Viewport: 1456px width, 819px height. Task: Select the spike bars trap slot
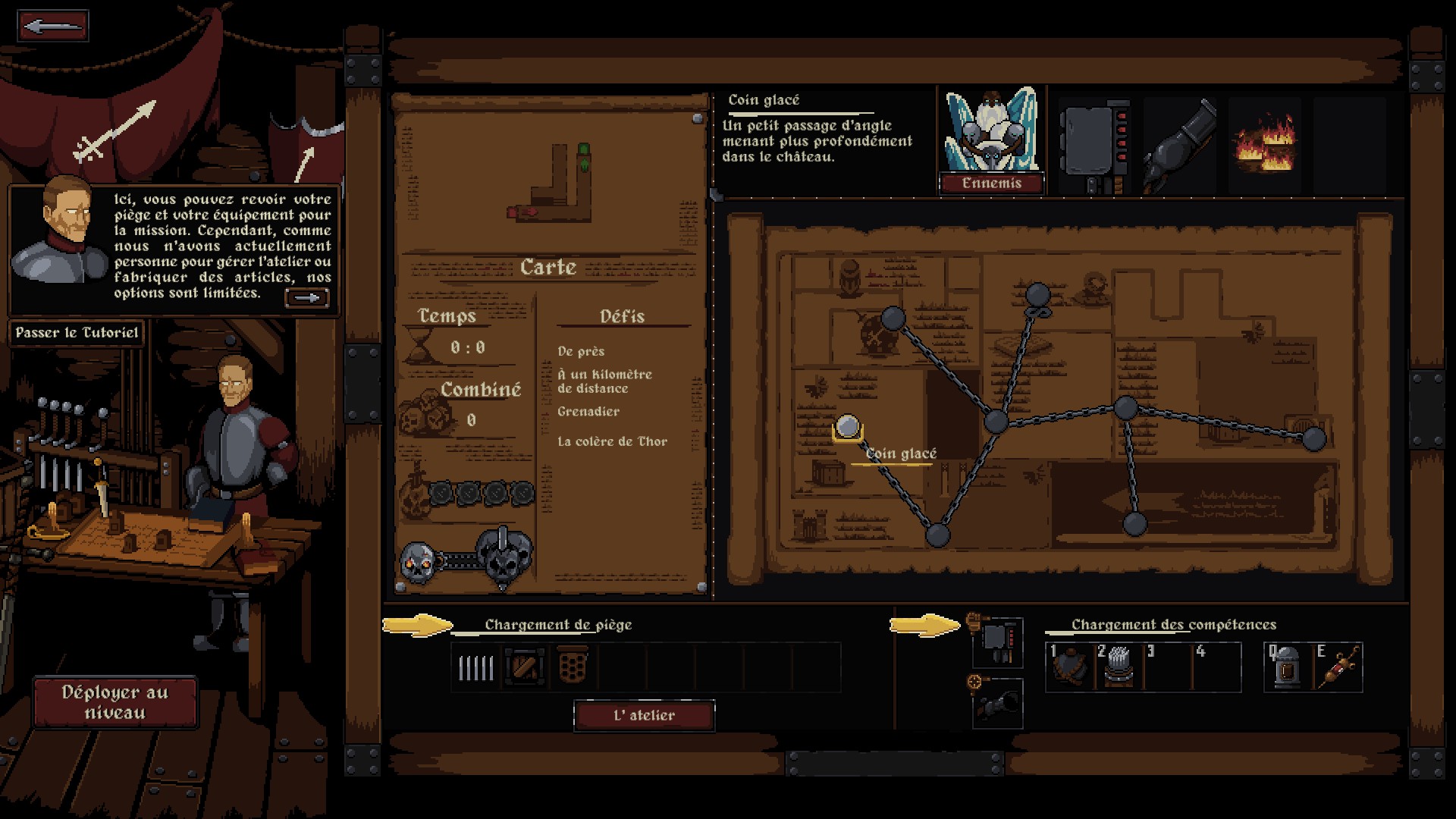(x=476, y=668)
